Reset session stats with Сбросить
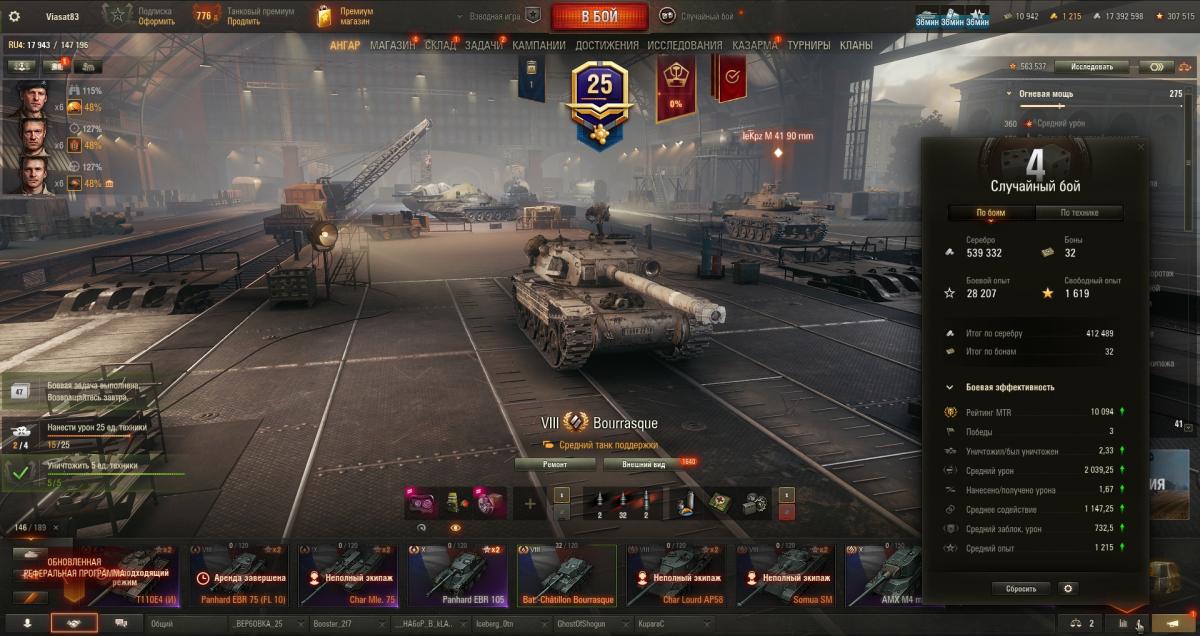The image size is (1200, 636). (x=1021, y=588)
